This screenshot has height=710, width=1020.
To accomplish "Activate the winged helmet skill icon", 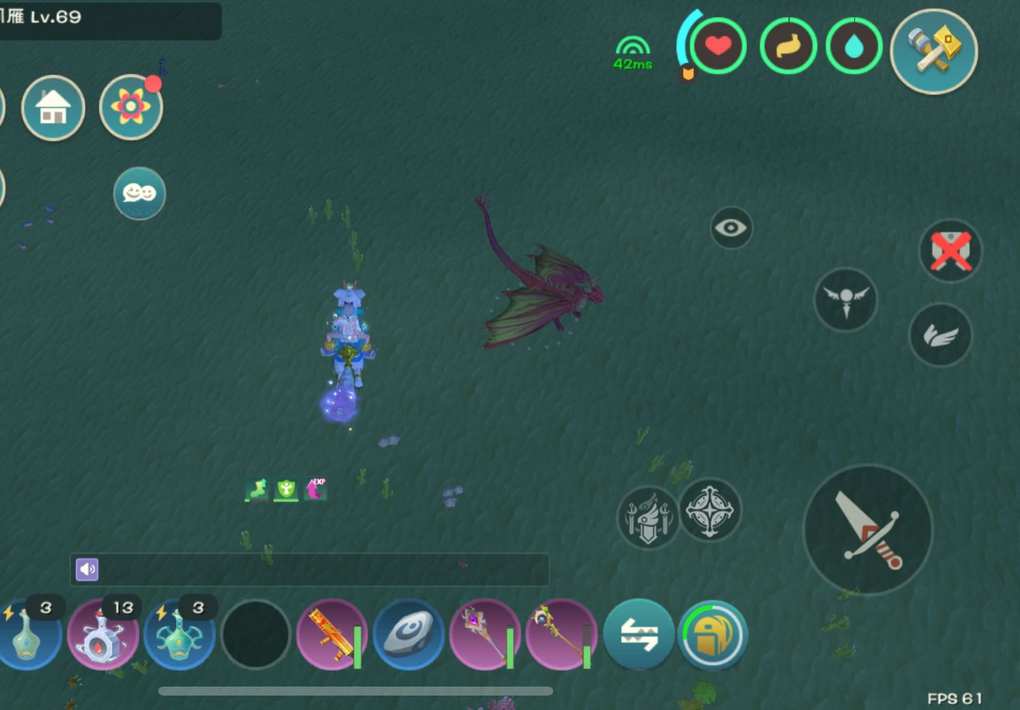I will click(x=648, y=517).
